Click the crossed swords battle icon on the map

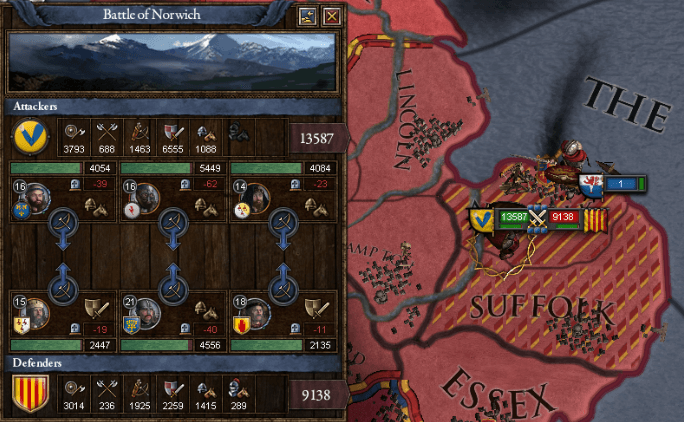(540, 216)
